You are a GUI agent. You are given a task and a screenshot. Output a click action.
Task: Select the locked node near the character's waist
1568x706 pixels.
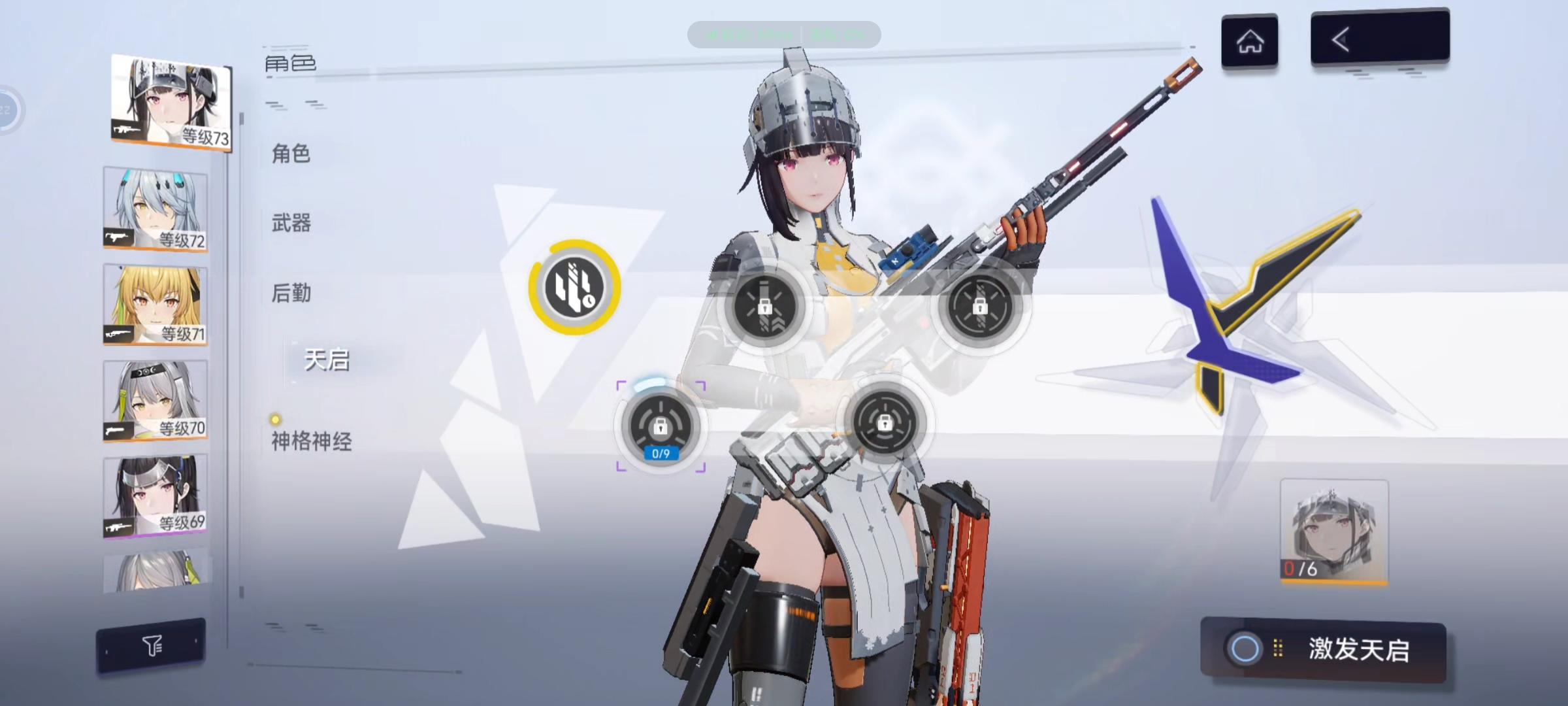pos(886,424)
